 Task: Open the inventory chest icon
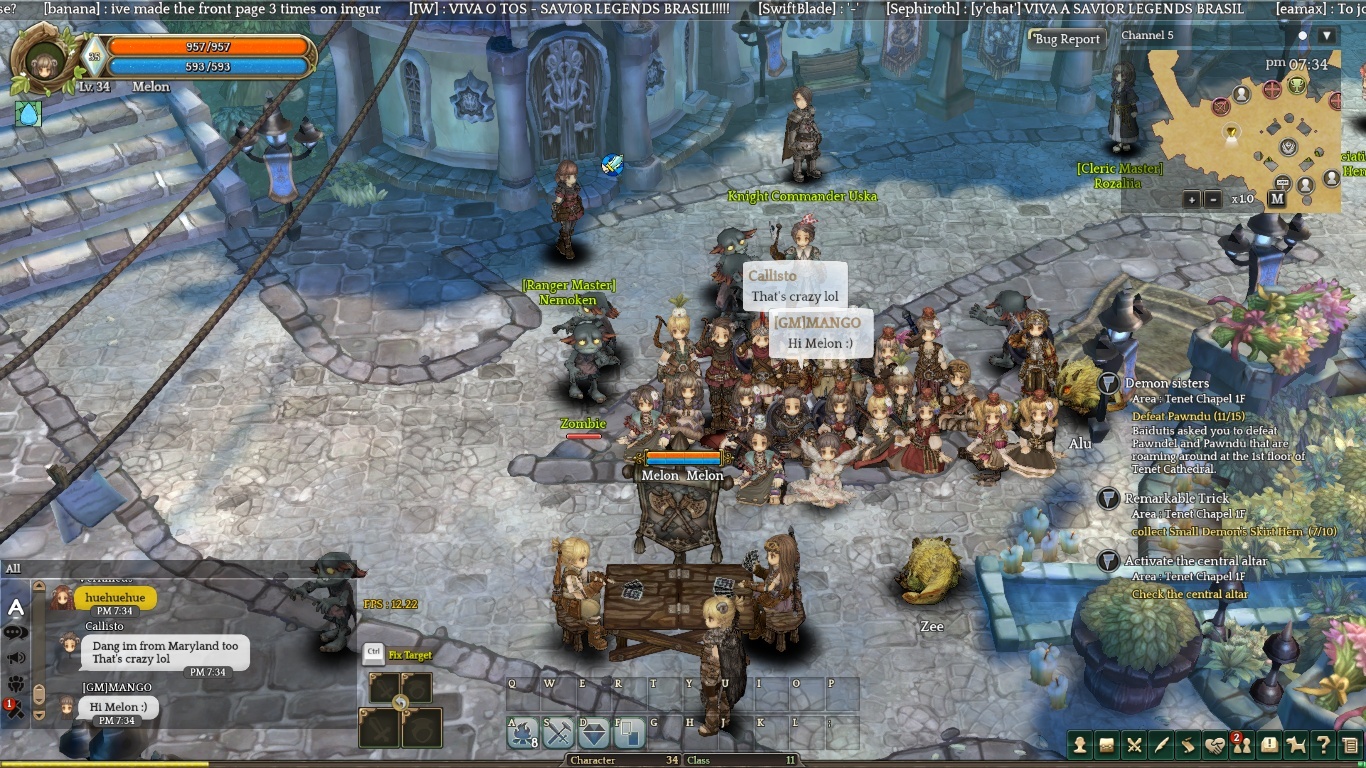(x=1107, y=744)
